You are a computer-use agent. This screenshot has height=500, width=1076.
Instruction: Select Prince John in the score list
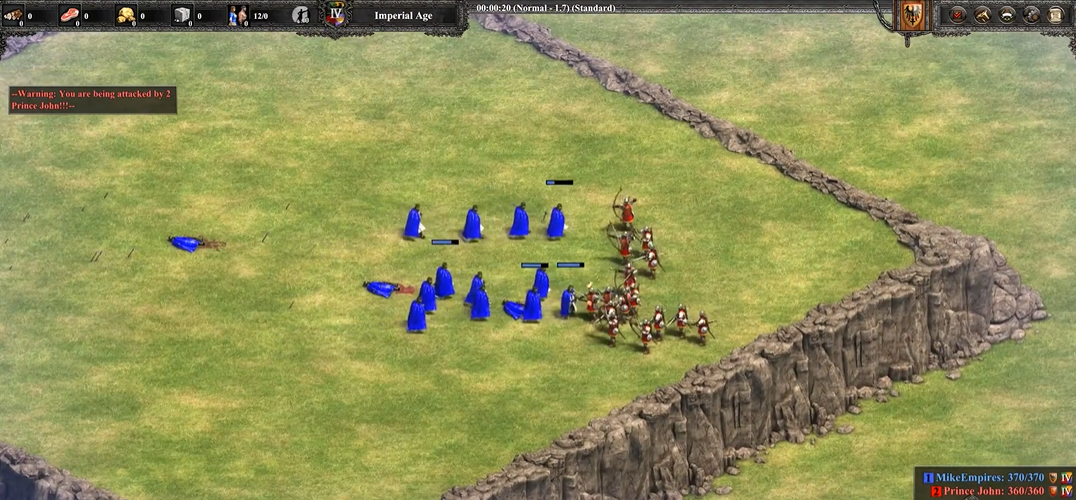pos(993,492)
